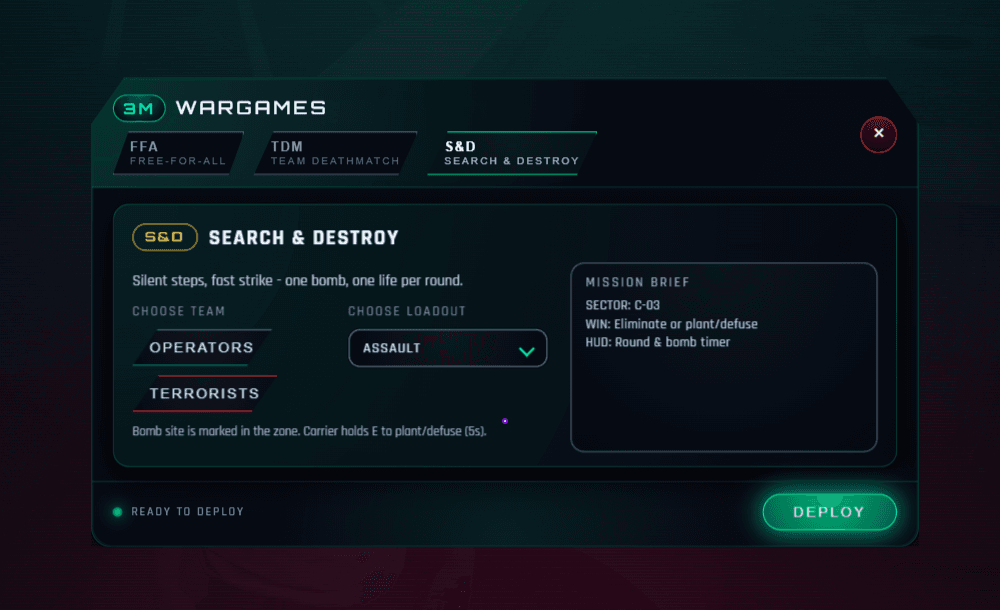
Task: Select the S&D Search & Destroy tab
Action: tap(511, 153)
